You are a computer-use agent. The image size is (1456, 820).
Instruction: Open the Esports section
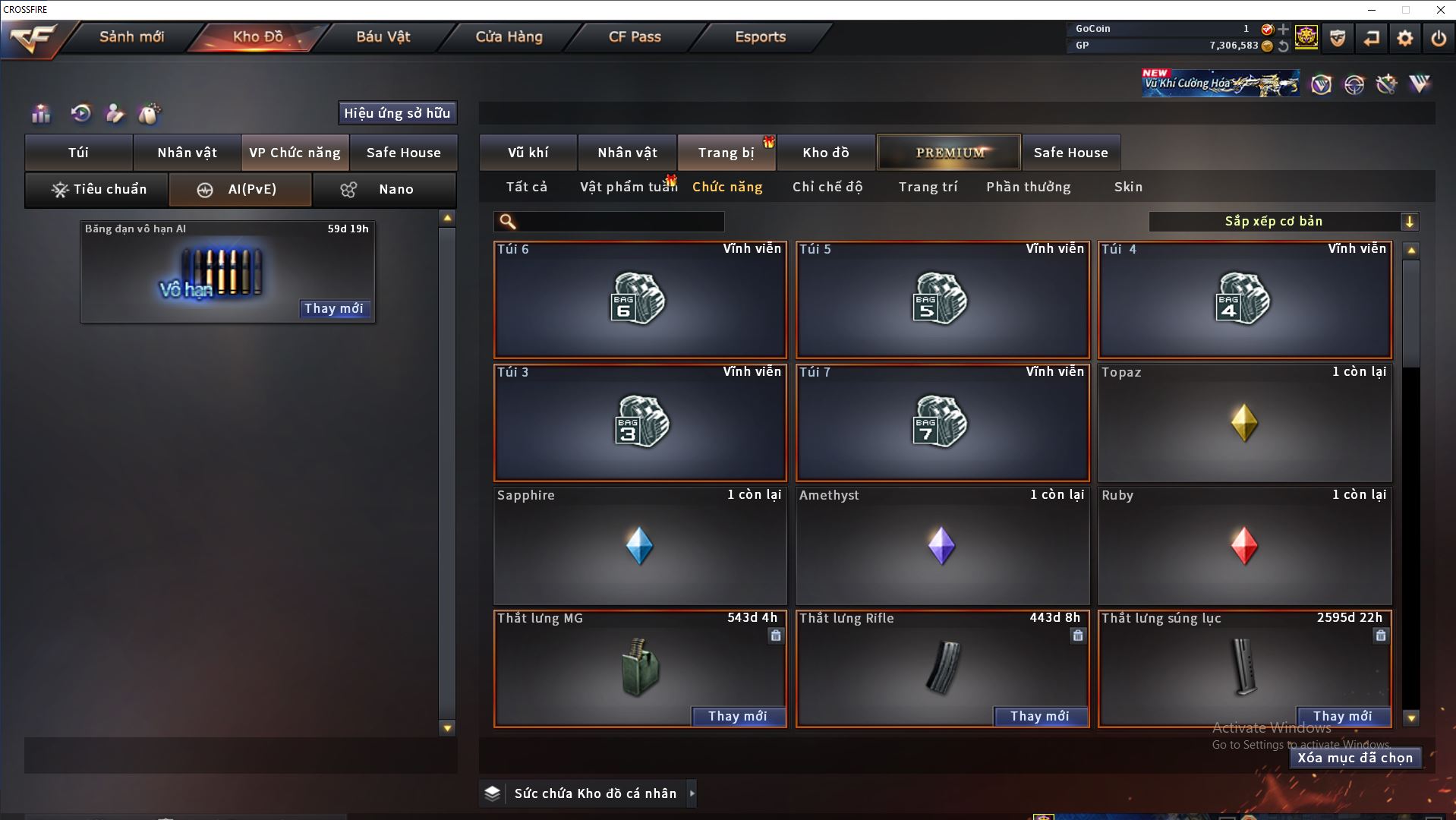pyautogui.click(x=760, y=36)
